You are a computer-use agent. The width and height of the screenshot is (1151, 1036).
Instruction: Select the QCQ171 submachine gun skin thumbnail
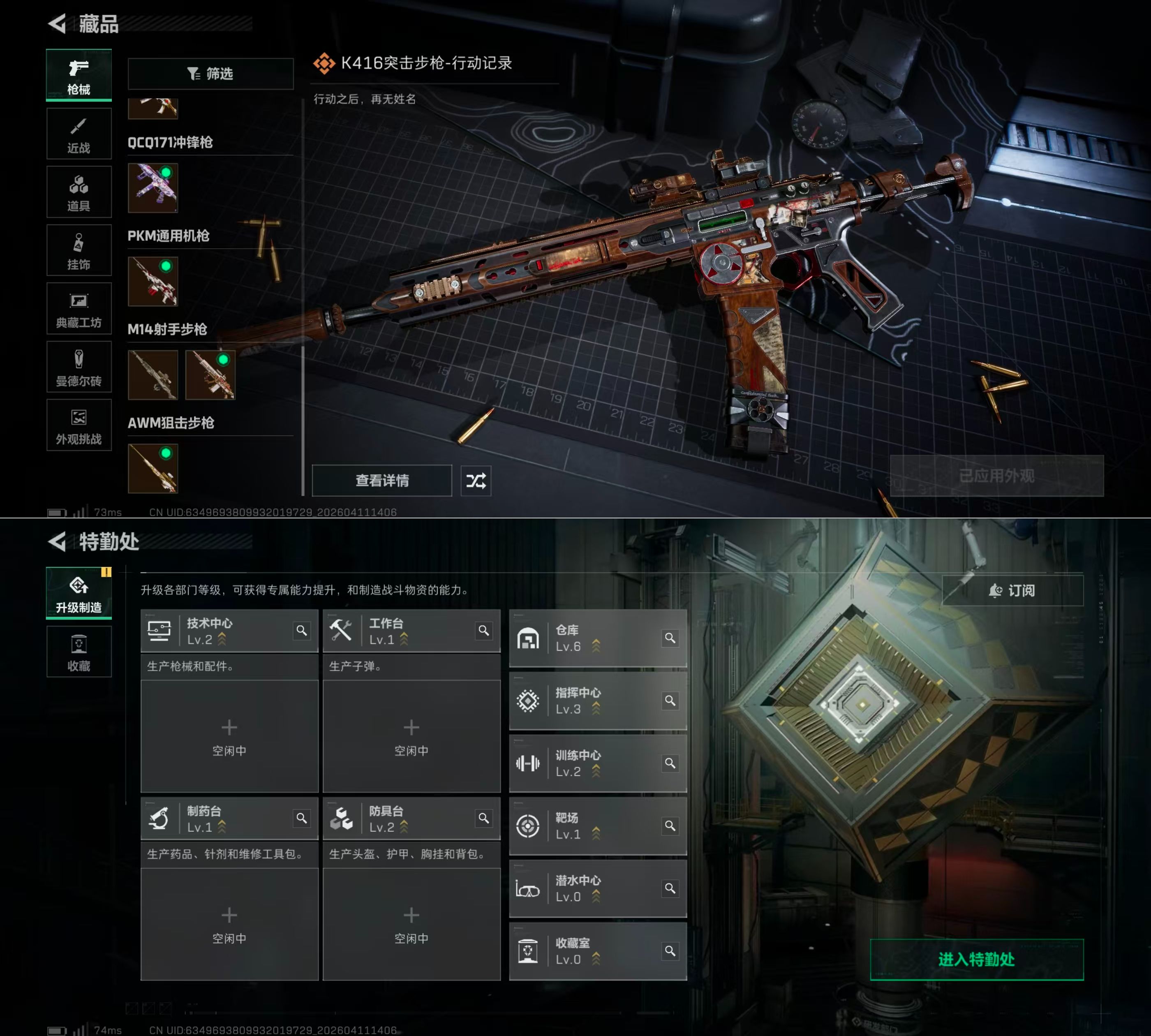pos(153,188)
